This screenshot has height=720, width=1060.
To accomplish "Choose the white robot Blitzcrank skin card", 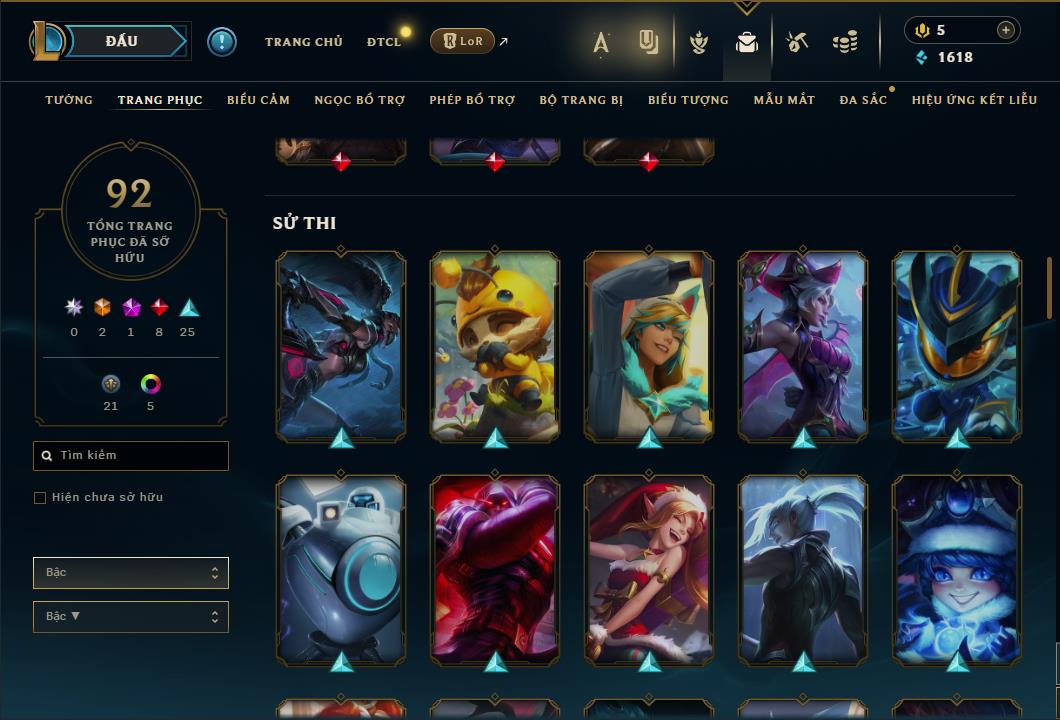I will (341, 569).
